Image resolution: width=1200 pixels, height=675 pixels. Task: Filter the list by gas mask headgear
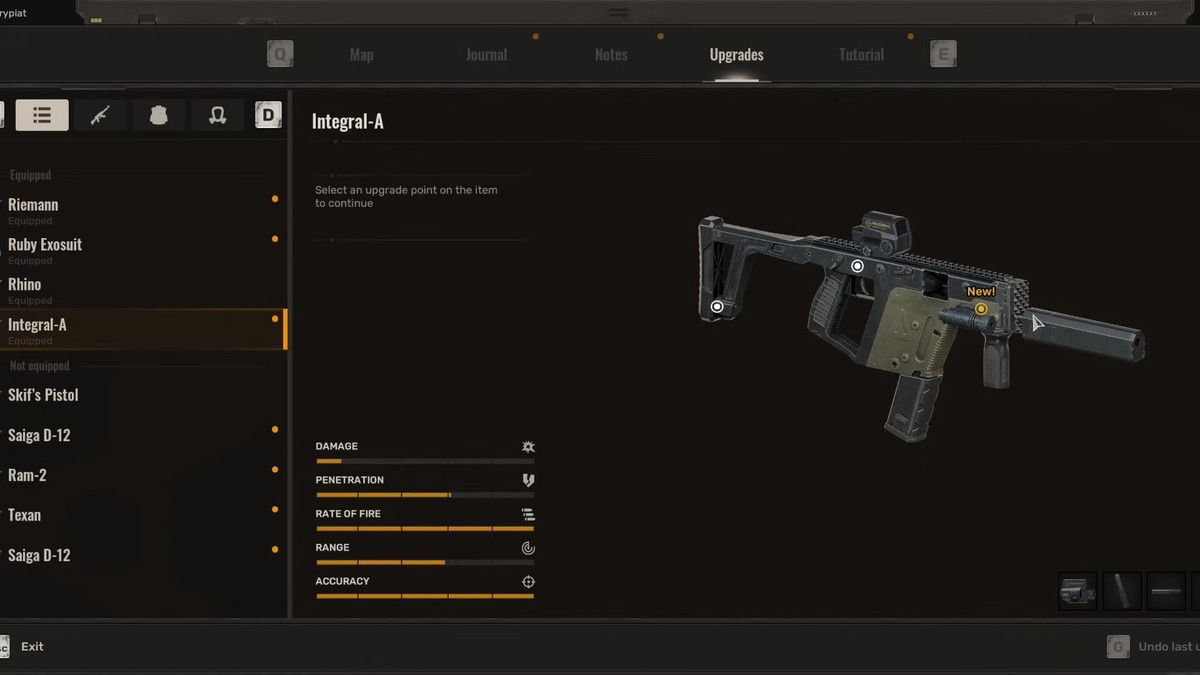[x=217, y=115]
